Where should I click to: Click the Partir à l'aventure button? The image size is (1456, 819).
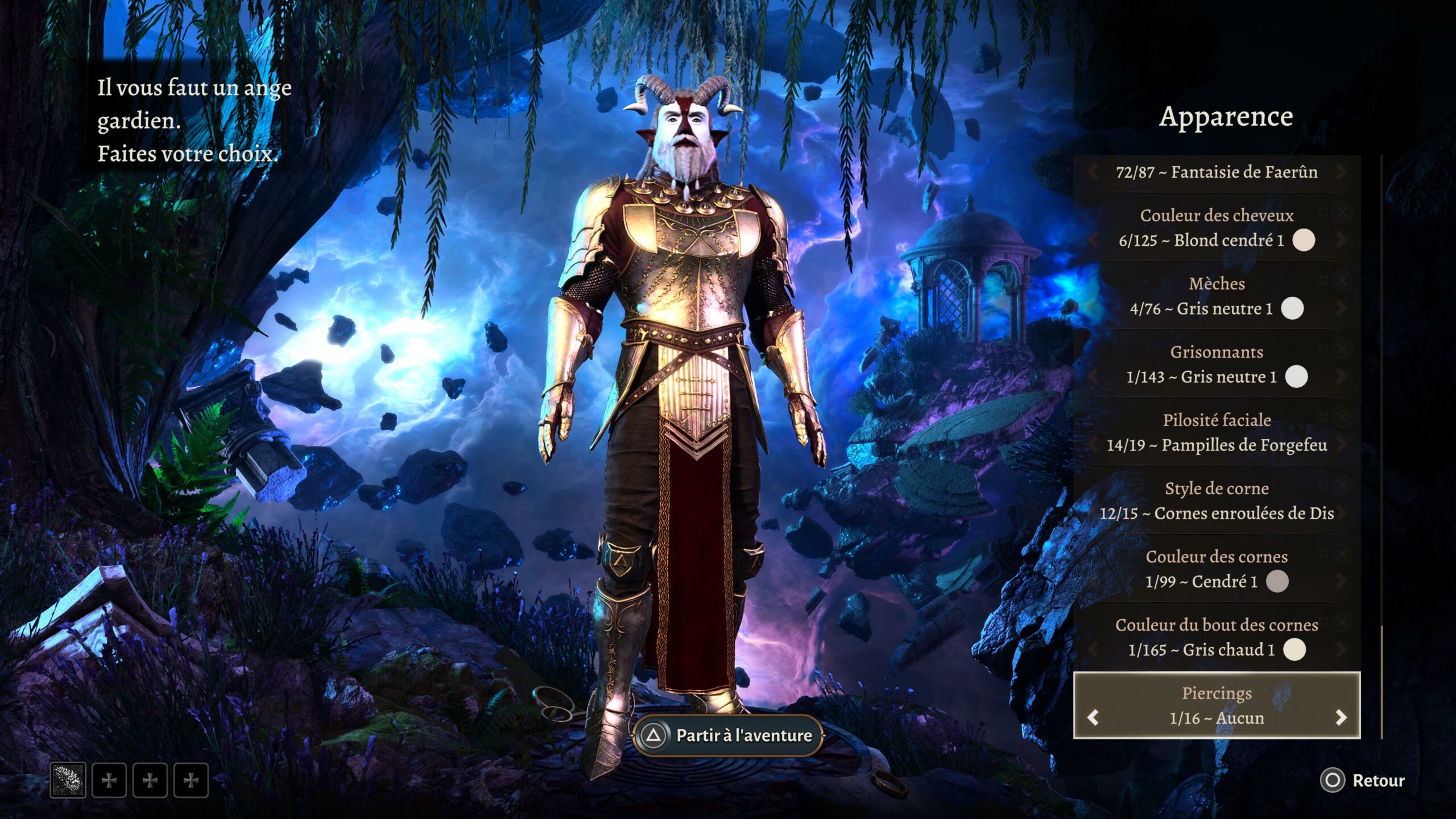click(728, 735)
